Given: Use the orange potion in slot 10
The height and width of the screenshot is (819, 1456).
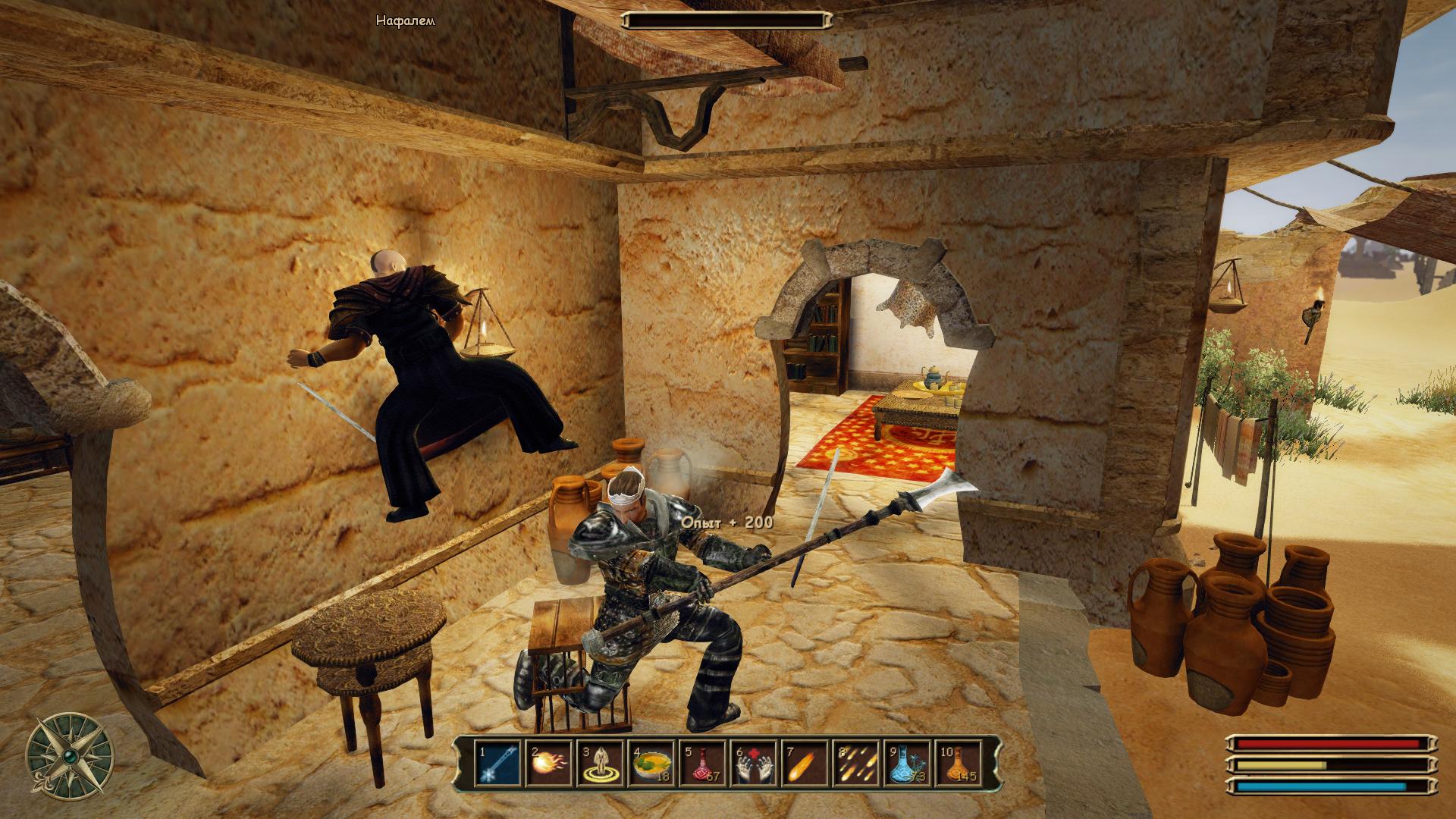Looking at the screenshot, I should pyautogui.click(x=959, y=764).
